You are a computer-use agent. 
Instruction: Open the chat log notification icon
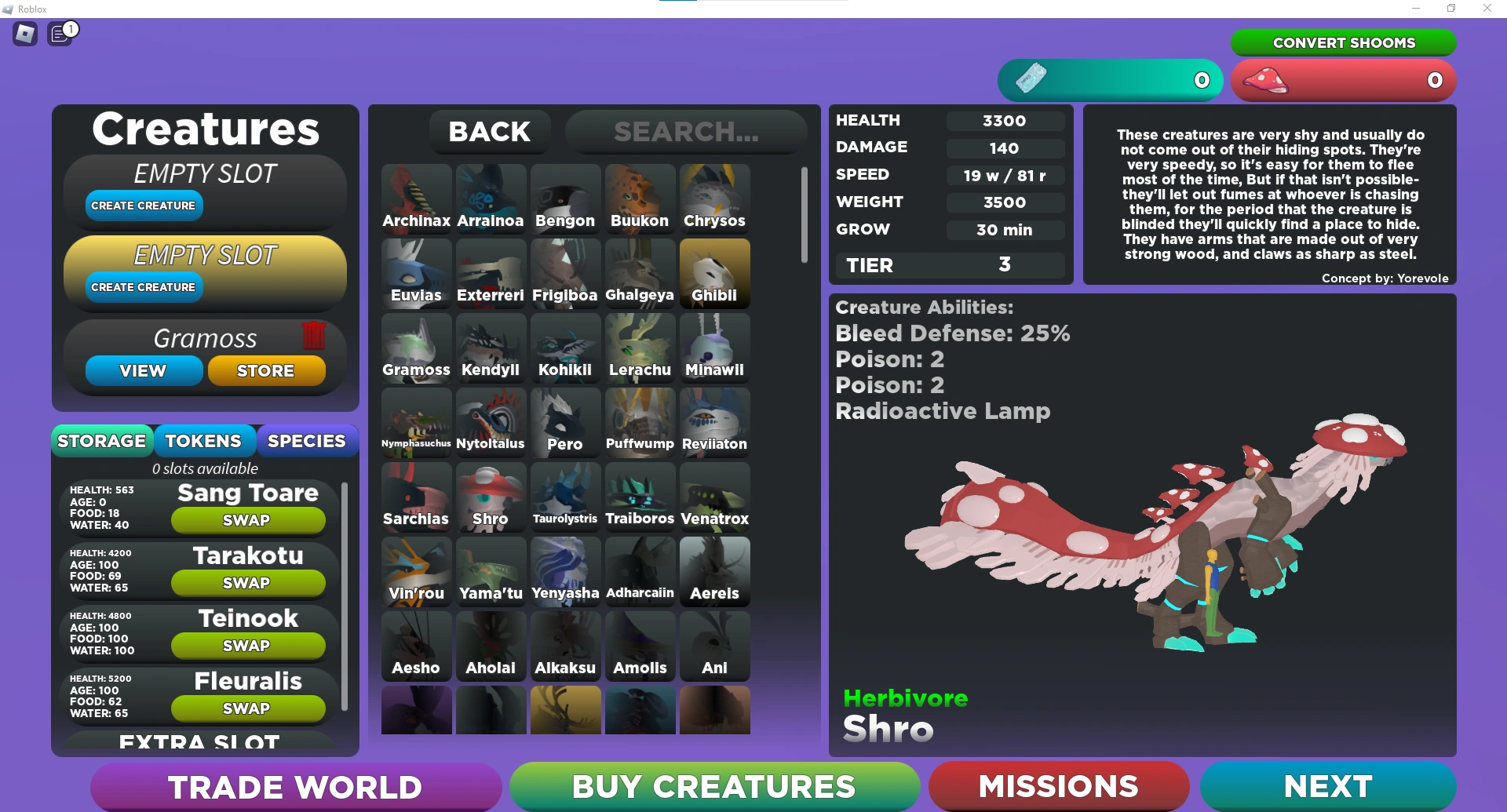coord(60,34)
